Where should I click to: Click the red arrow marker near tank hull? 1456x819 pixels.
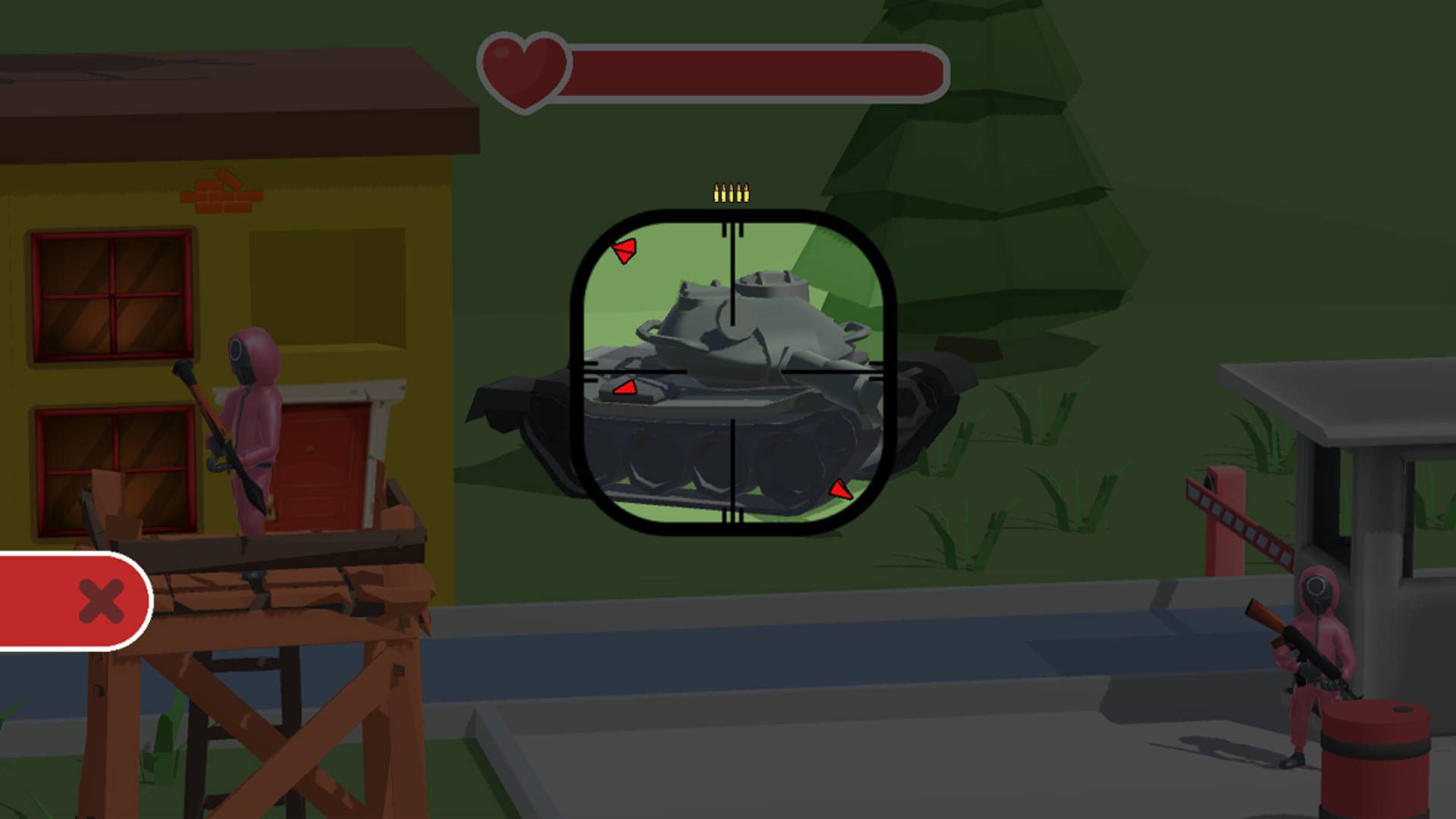pos(626,389)
